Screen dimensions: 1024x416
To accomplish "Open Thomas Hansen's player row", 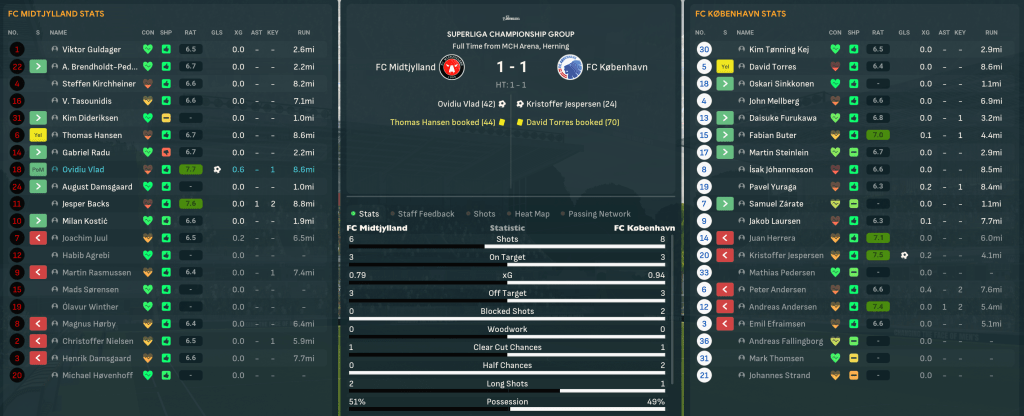I will (92, 134).
